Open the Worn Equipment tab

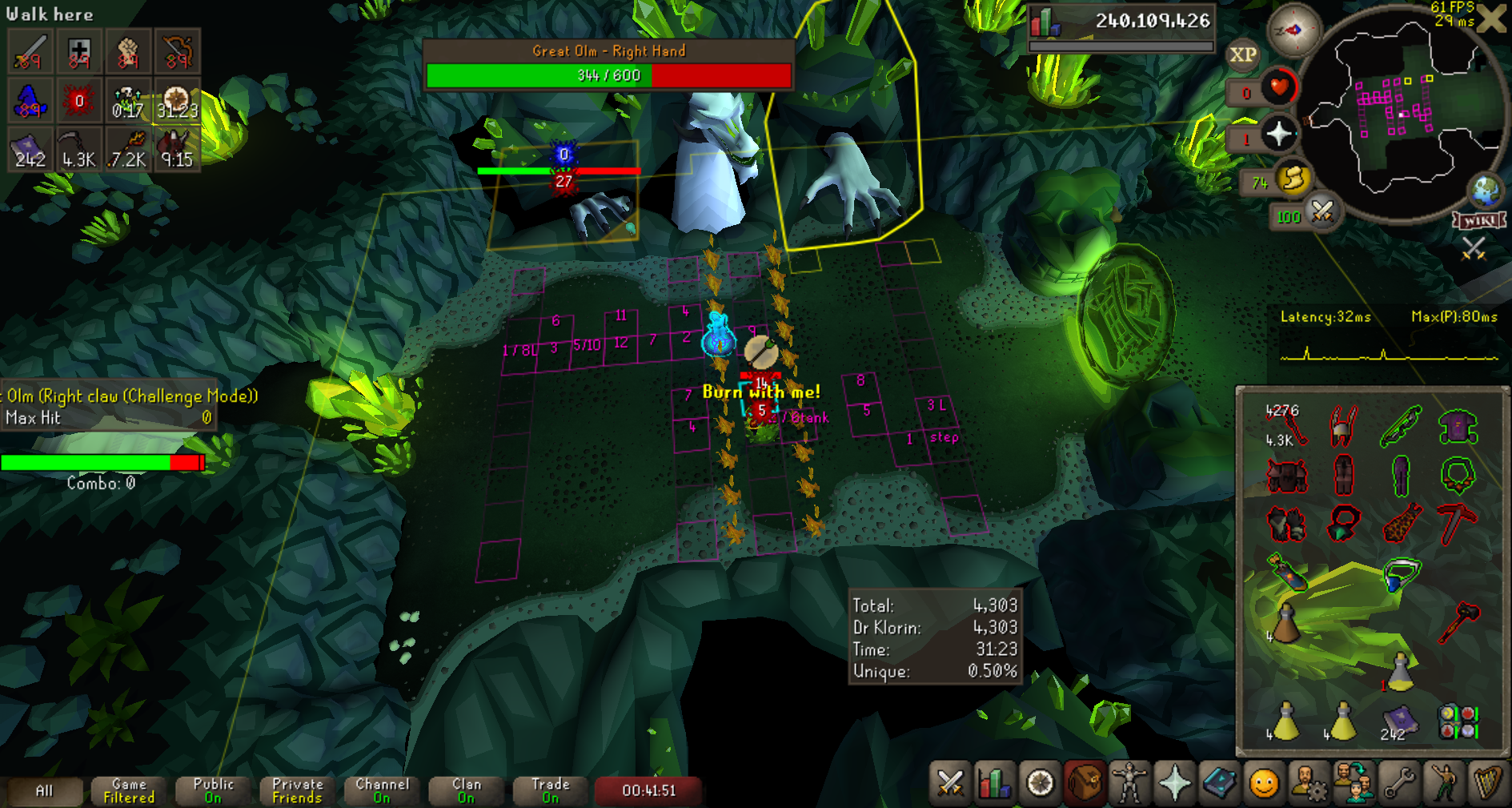pos(1129,782)
